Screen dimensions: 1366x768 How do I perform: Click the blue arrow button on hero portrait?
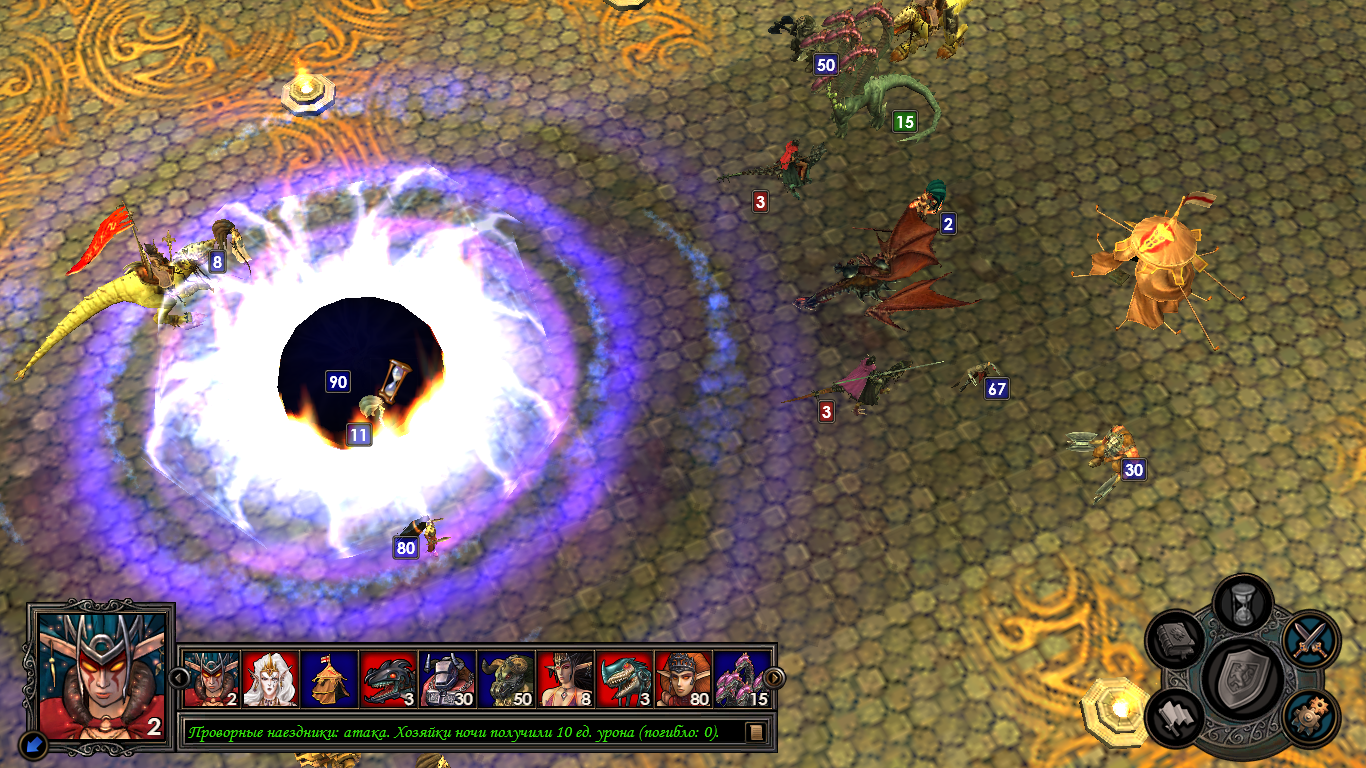(33, 744)
